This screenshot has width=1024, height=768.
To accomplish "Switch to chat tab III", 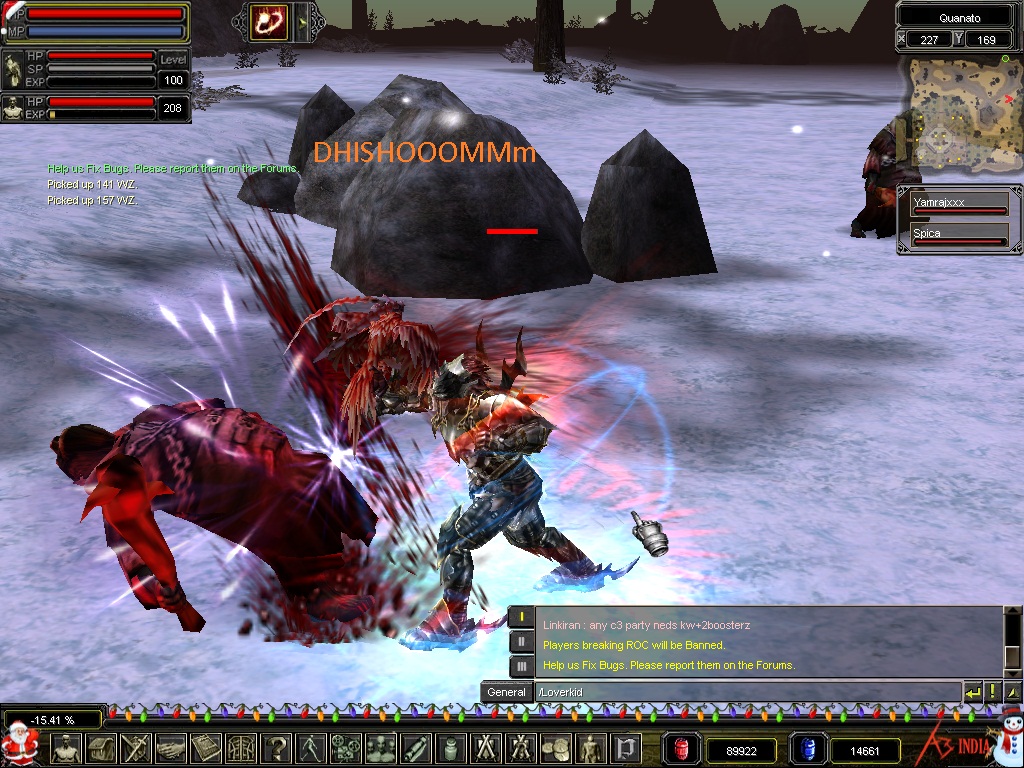I will point(521,666).
